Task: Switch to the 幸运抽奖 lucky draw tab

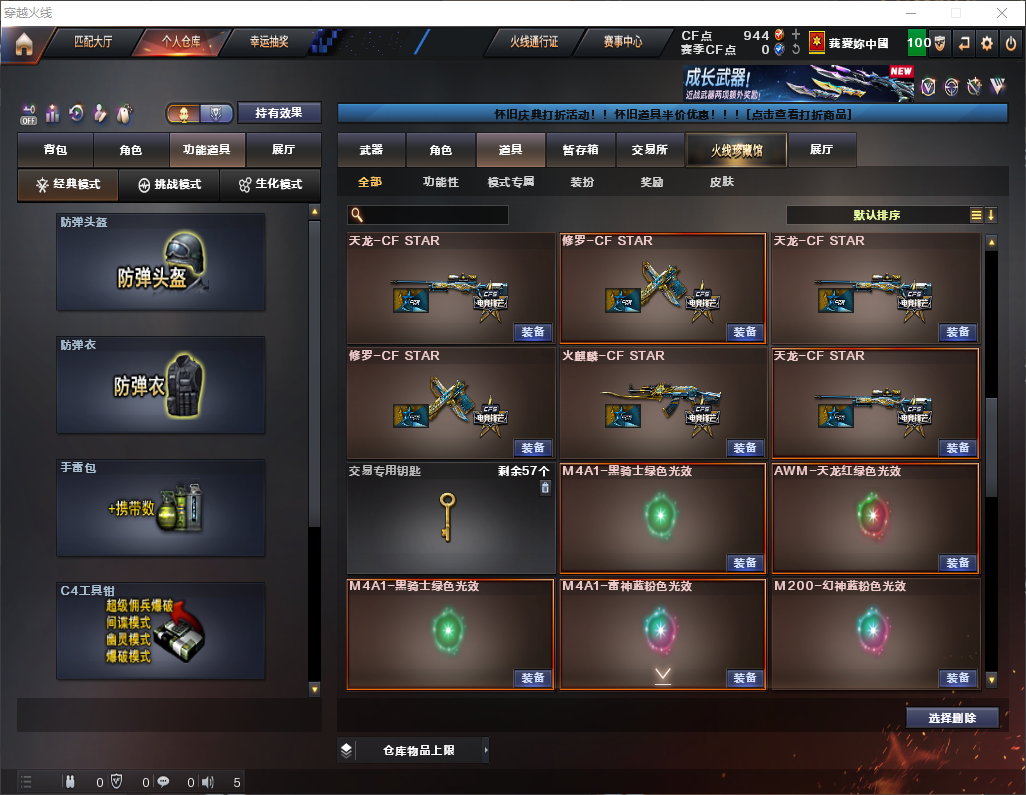Action: pos(268,42)
